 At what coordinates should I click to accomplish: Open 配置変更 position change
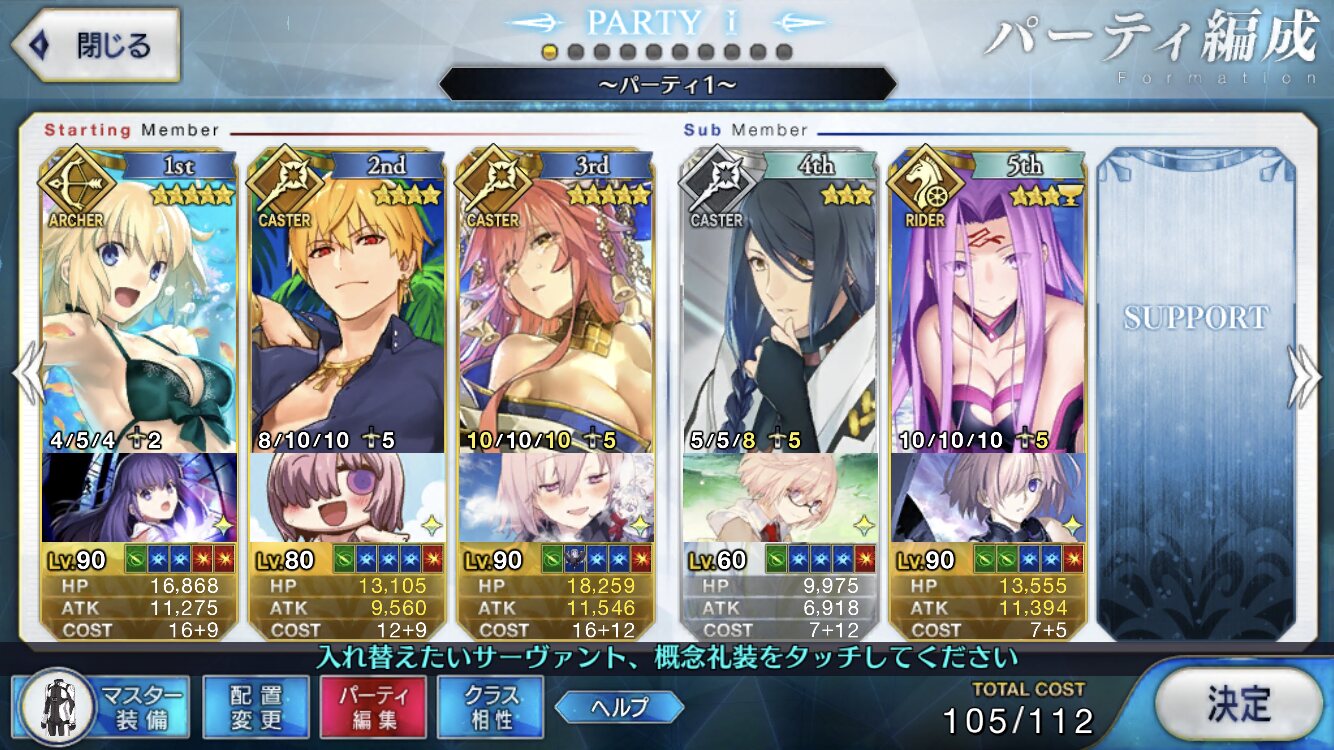tap(255, 707)
